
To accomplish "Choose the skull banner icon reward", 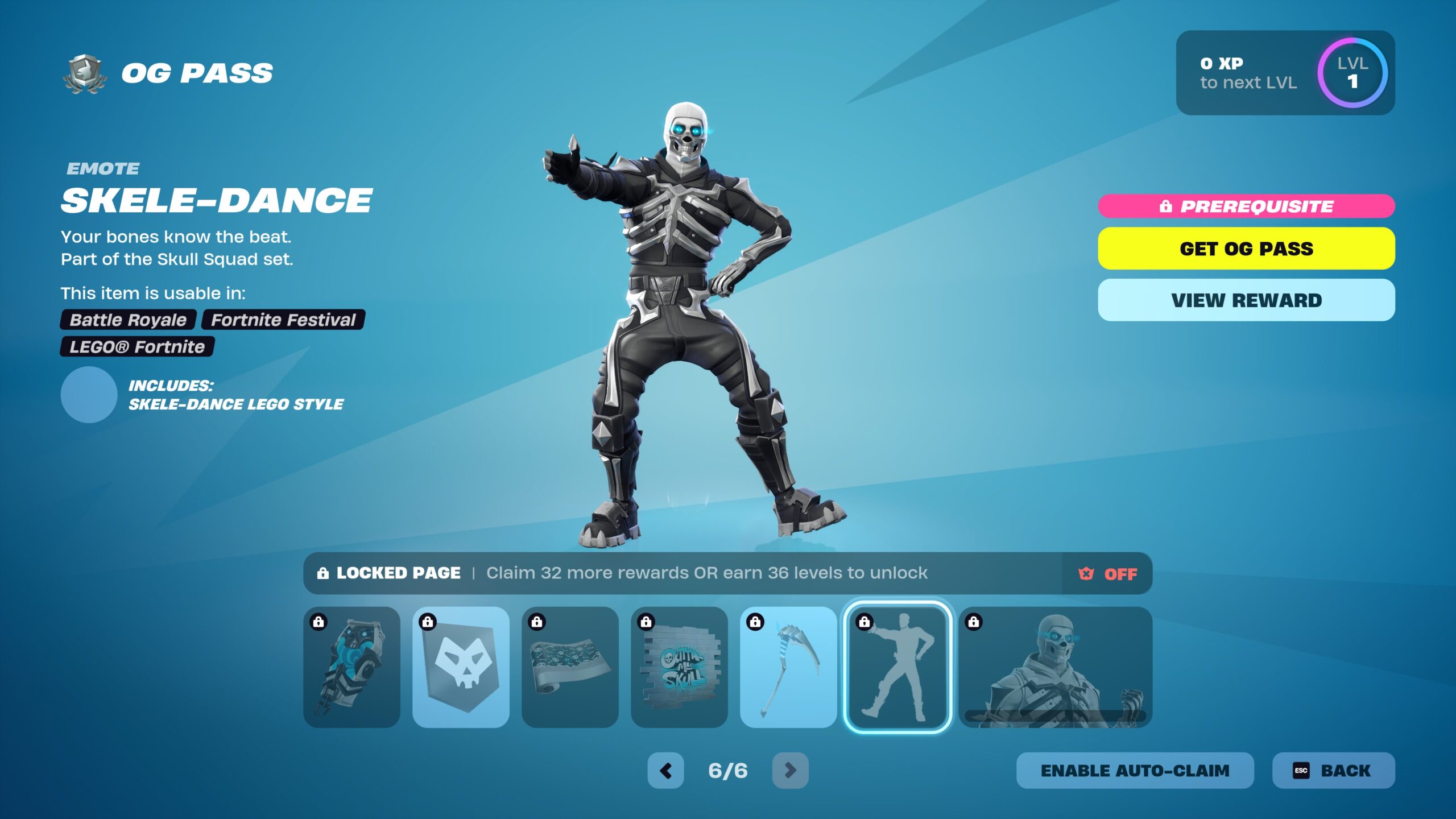I will click(x=461, y=667).
